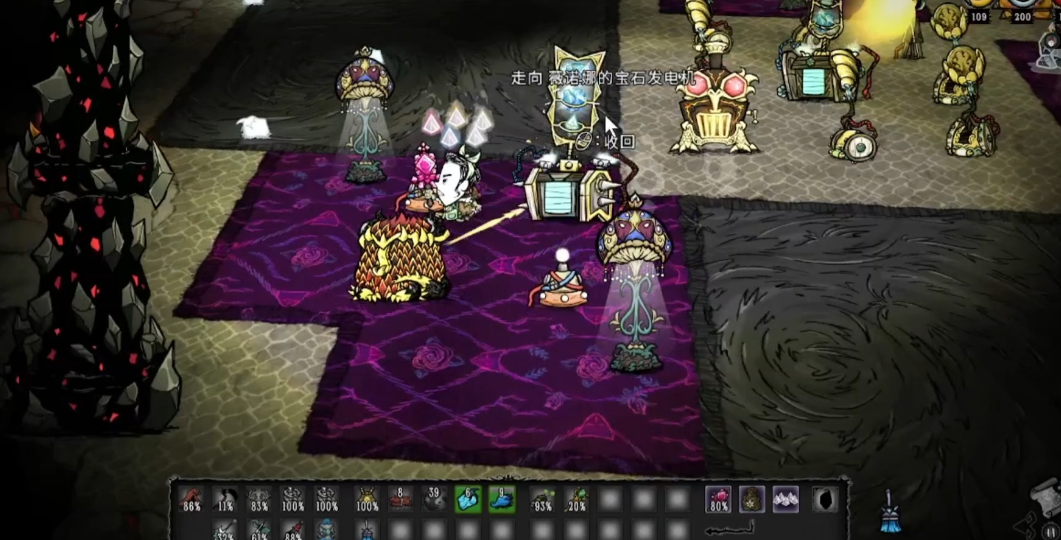Choose the blue item stack of 9
This screenshot has width=1061, height=540.
pos(501,498)
